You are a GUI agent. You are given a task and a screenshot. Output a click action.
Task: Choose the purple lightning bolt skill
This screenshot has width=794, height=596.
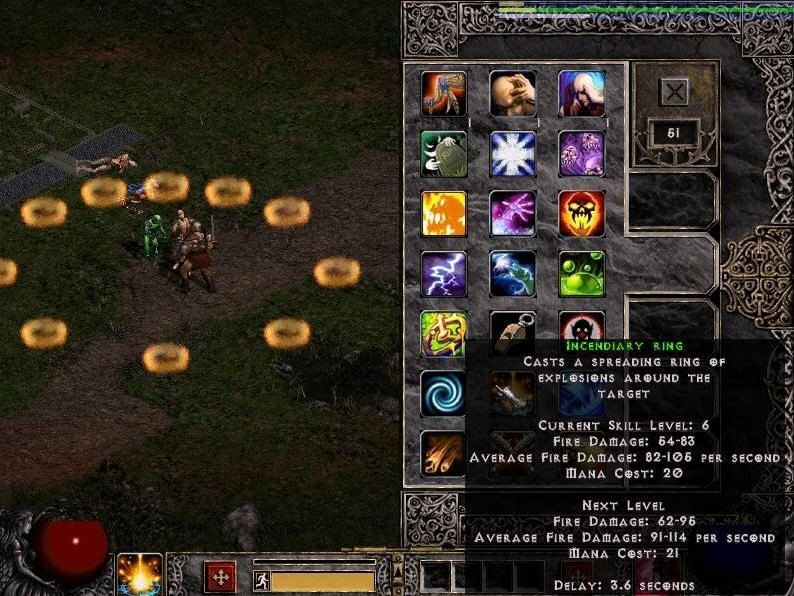point(444,273)
